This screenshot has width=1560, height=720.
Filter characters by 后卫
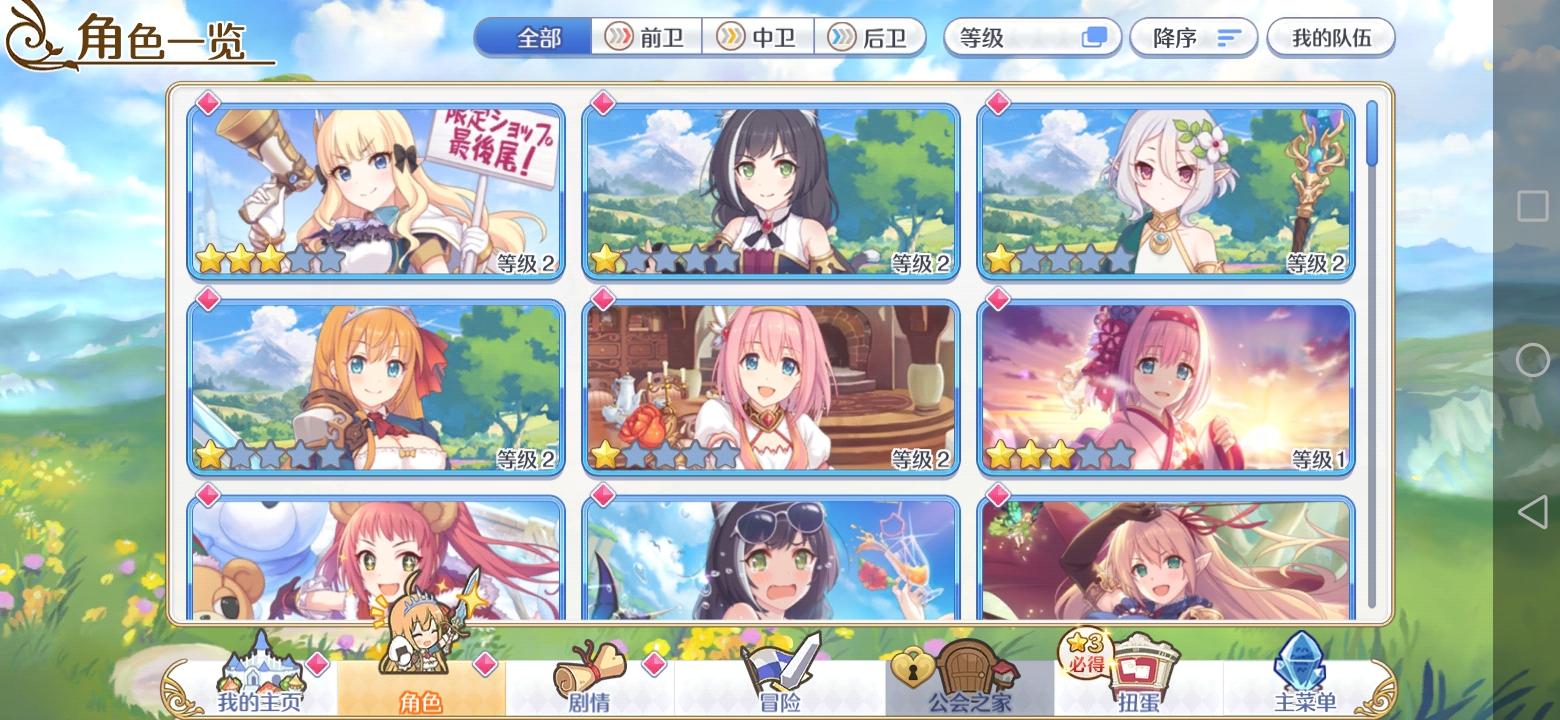coord(872,37)
